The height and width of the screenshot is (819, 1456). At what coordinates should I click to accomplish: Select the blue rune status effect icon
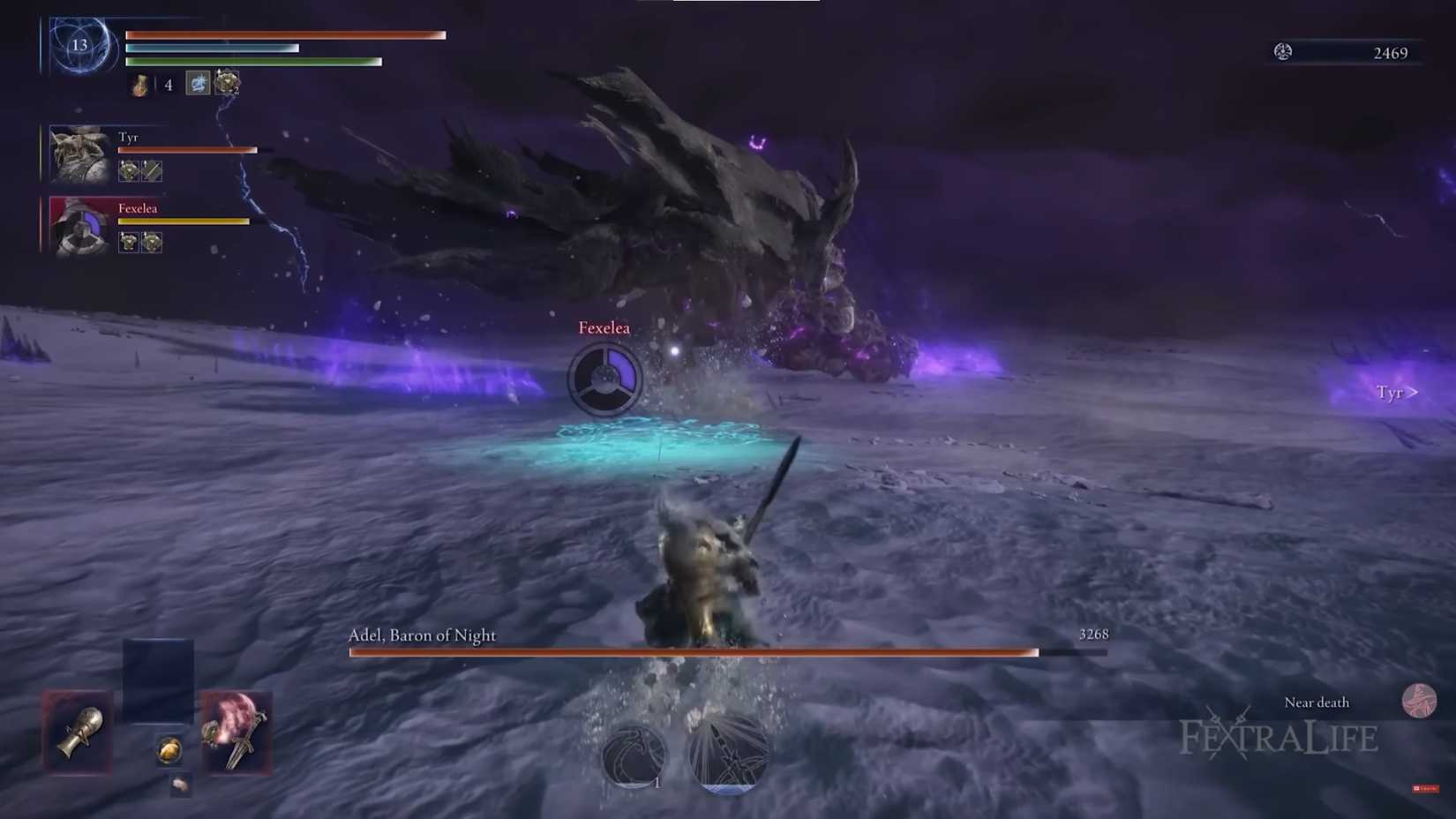coord(199,83)
